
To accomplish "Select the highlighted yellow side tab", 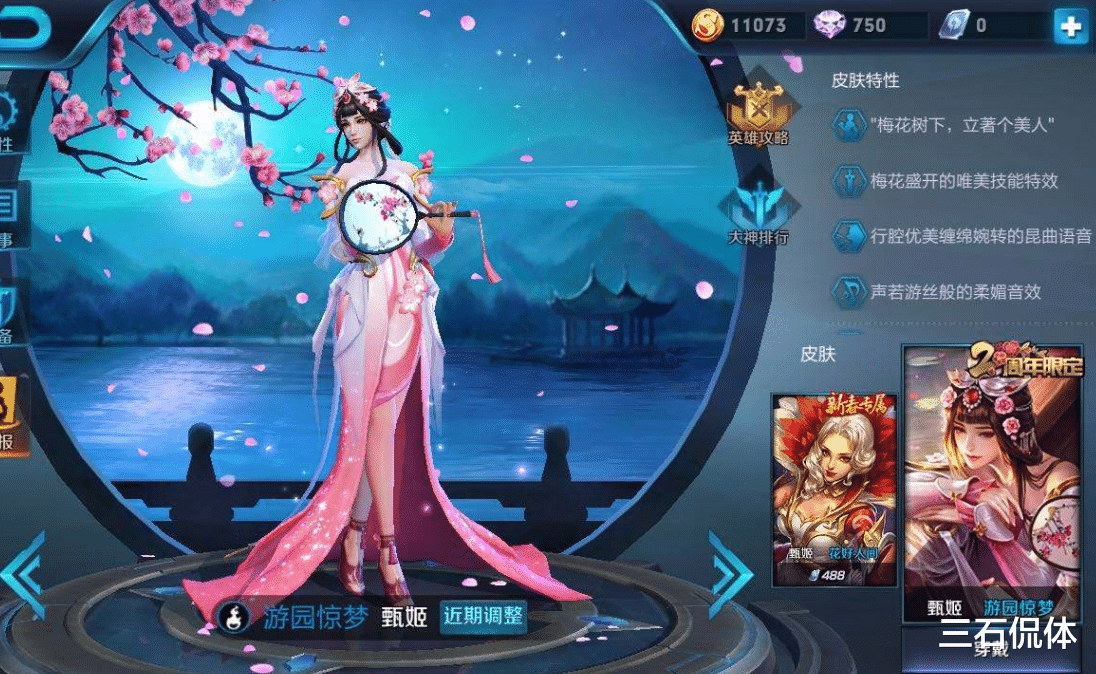I will click(x=10, y=415).
